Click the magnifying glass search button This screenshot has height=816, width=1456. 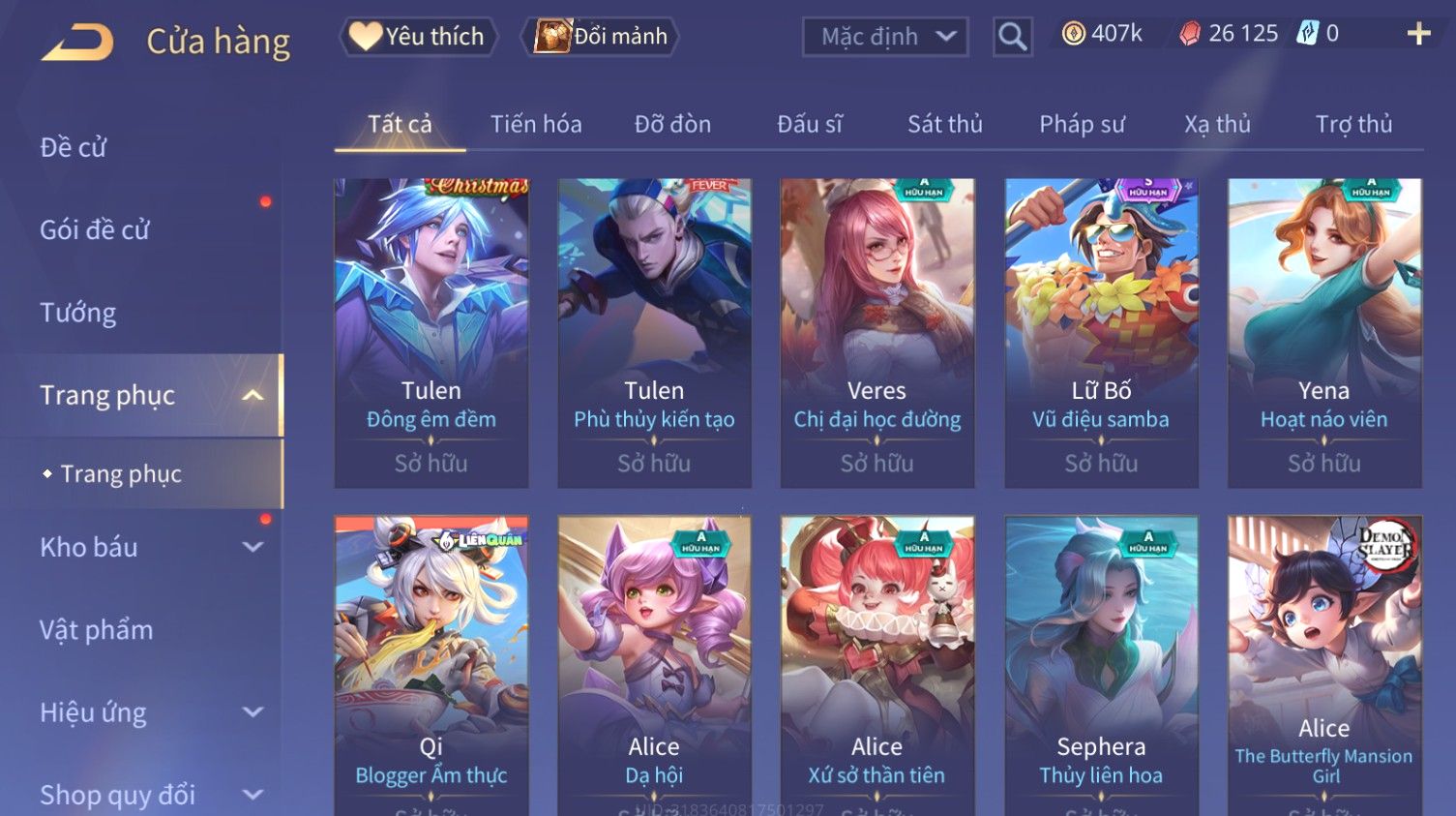[1012, 37]
